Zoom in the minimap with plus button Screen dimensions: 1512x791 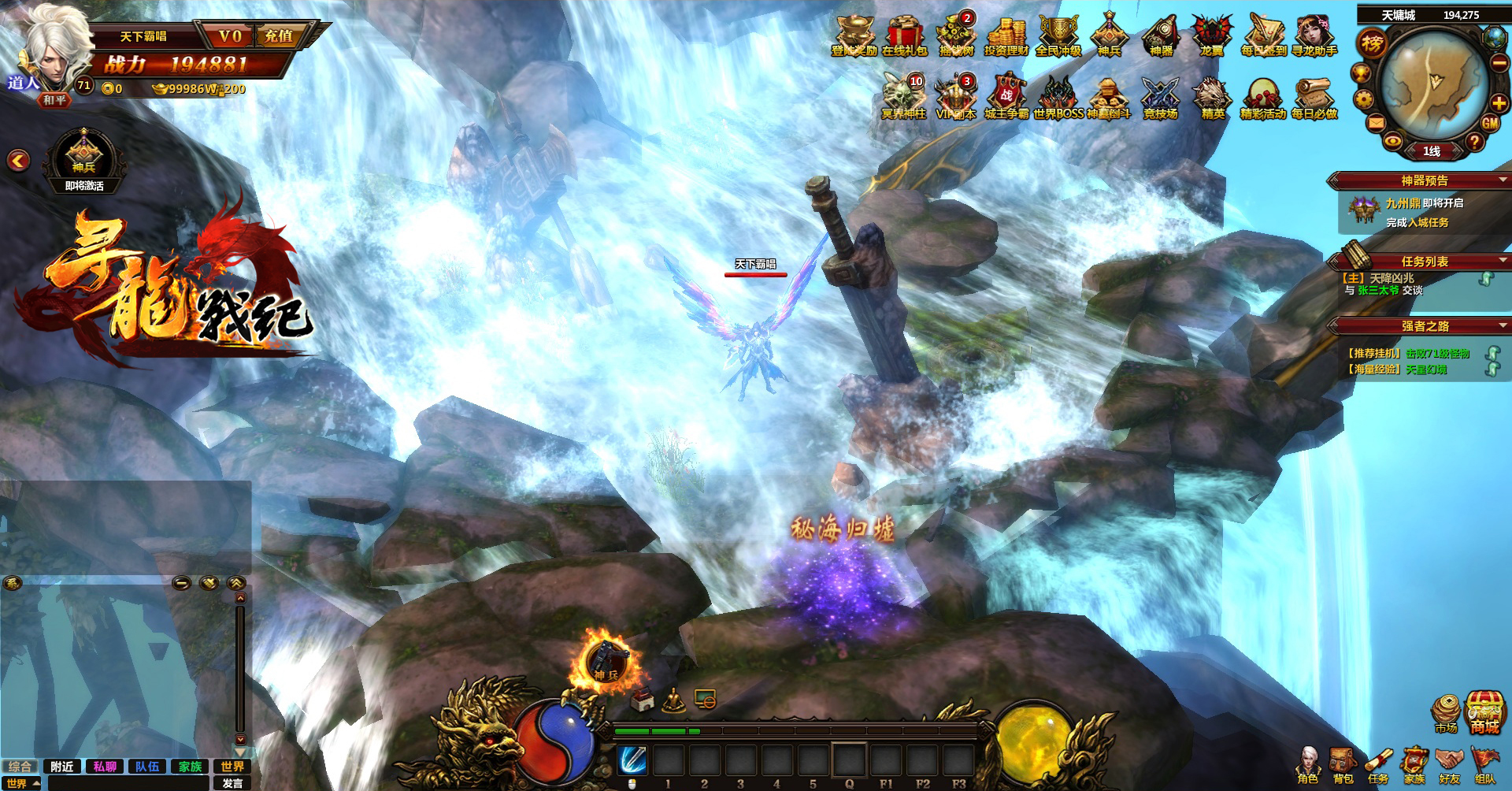(1499, 102)
